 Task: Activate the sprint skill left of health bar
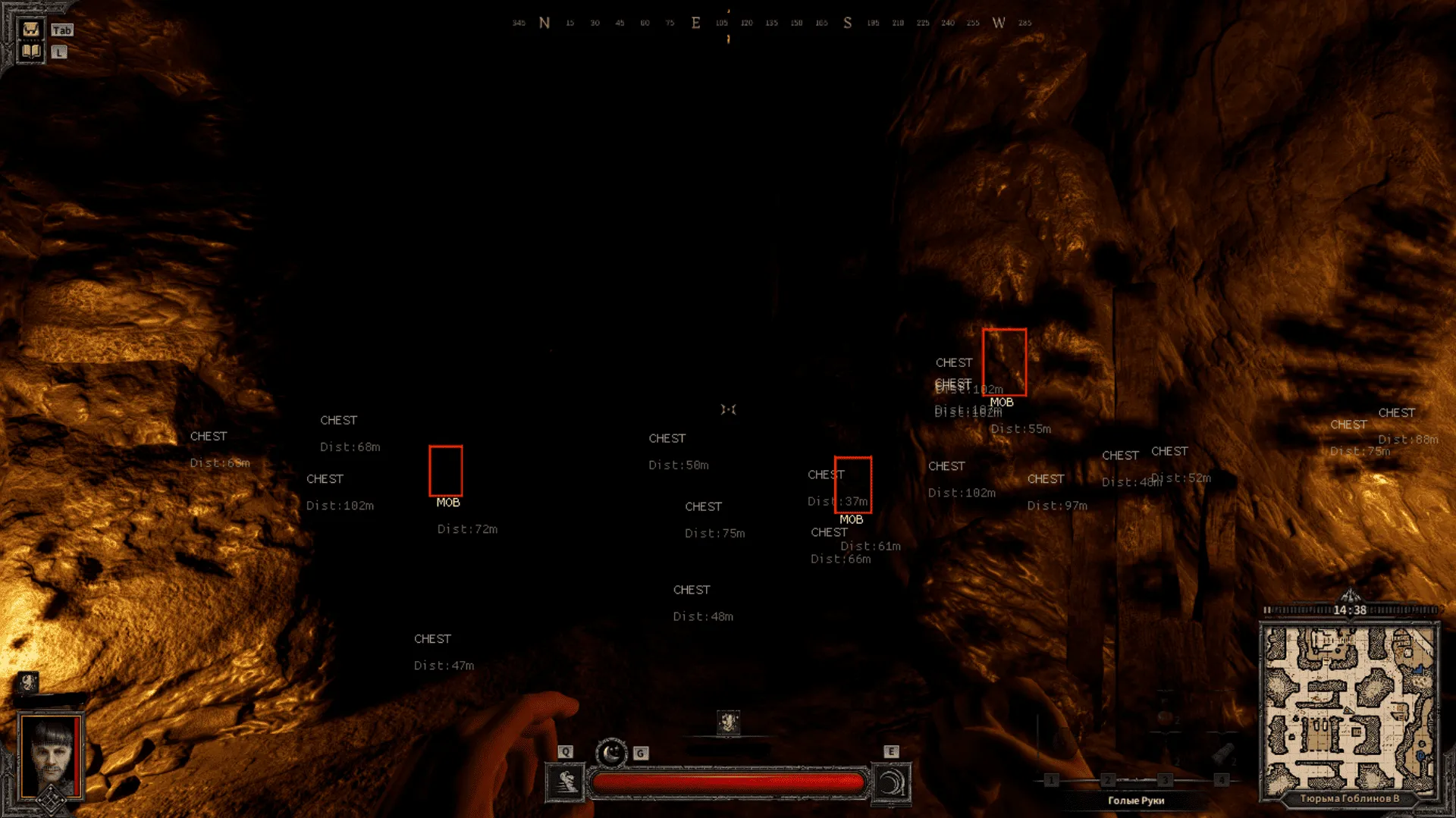(x=565, y=782)
